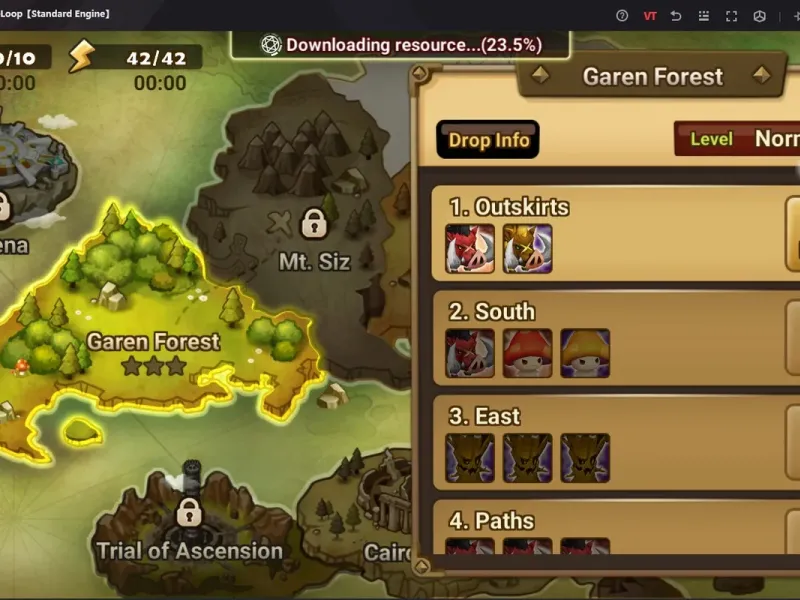Screen dimensions: 800x600
Task: Toggle emulator fullscreen mode
Action: pyautogui.click(x=731, y=15)
